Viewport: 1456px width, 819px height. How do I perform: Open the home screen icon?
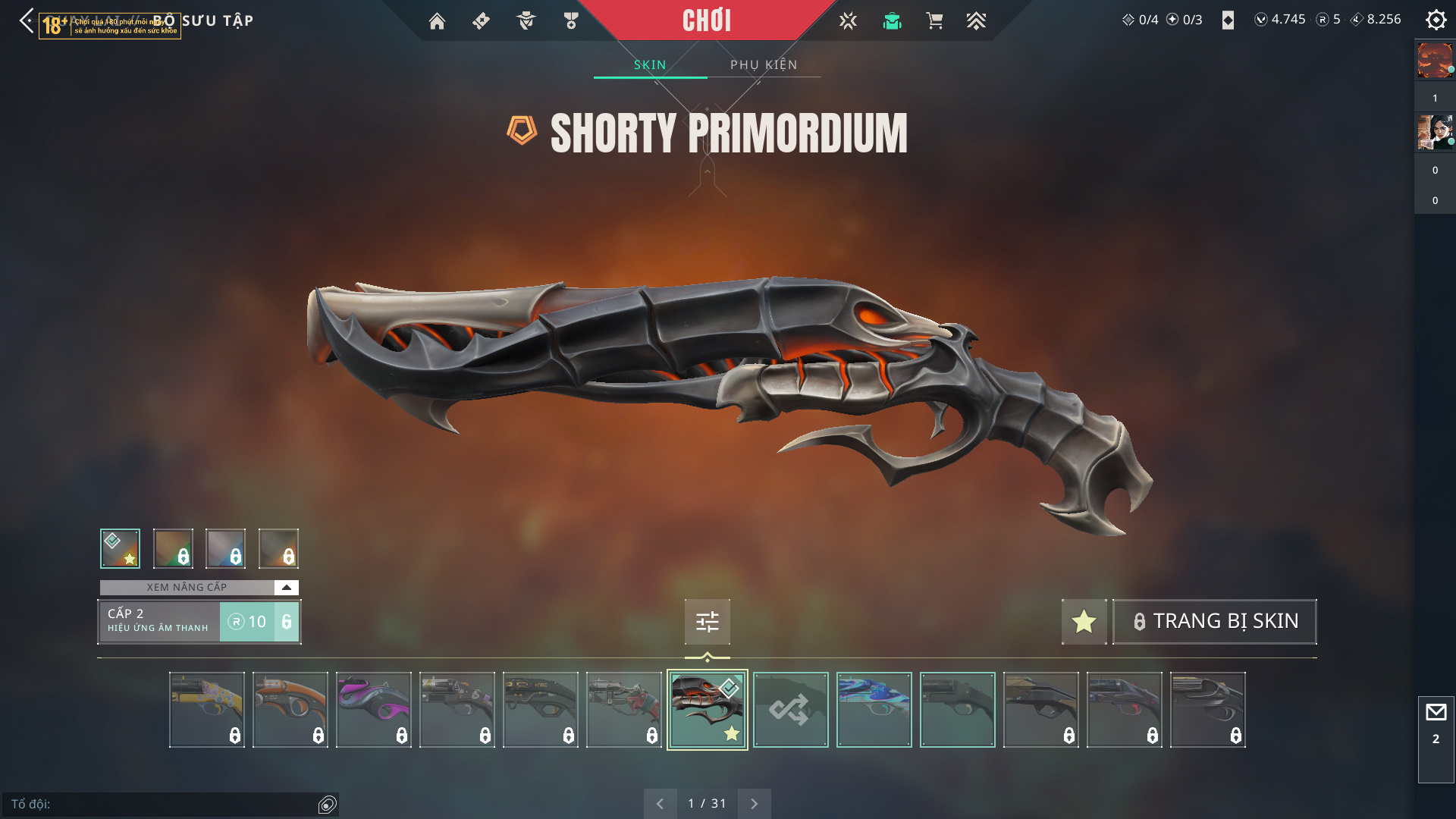437,21
